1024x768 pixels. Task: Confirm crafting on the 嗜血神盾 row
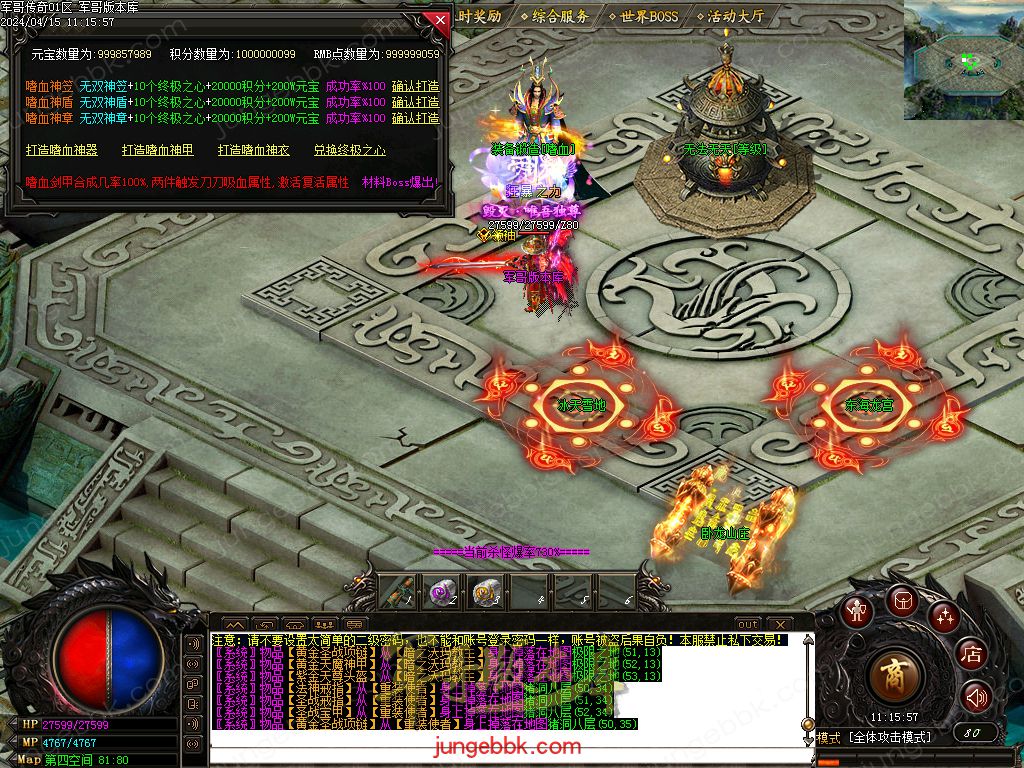point(415,102)
